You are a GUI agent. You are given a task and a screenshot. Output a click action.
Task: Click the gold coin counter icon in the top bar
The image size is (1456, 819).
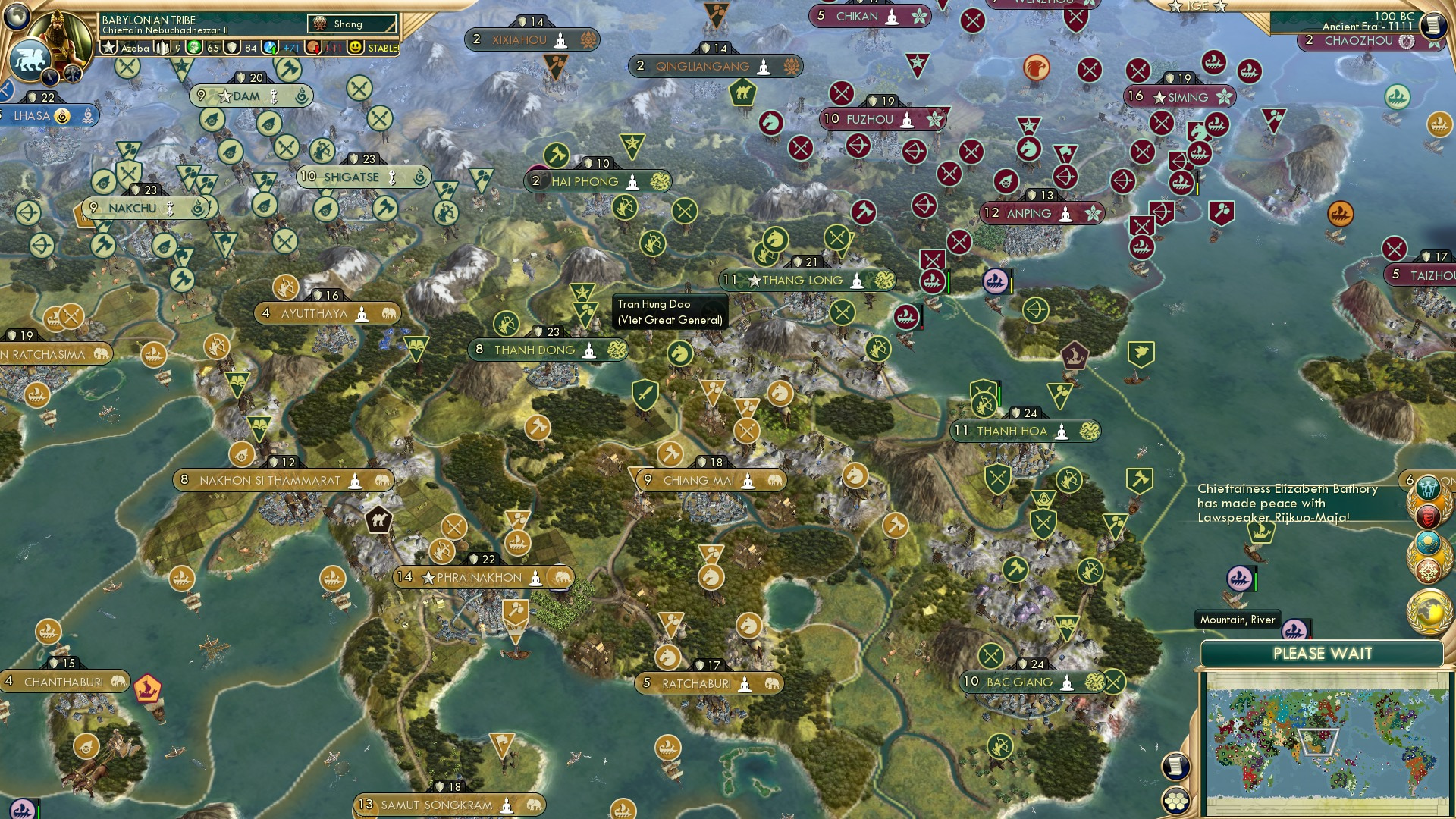(x=194, y=47)
